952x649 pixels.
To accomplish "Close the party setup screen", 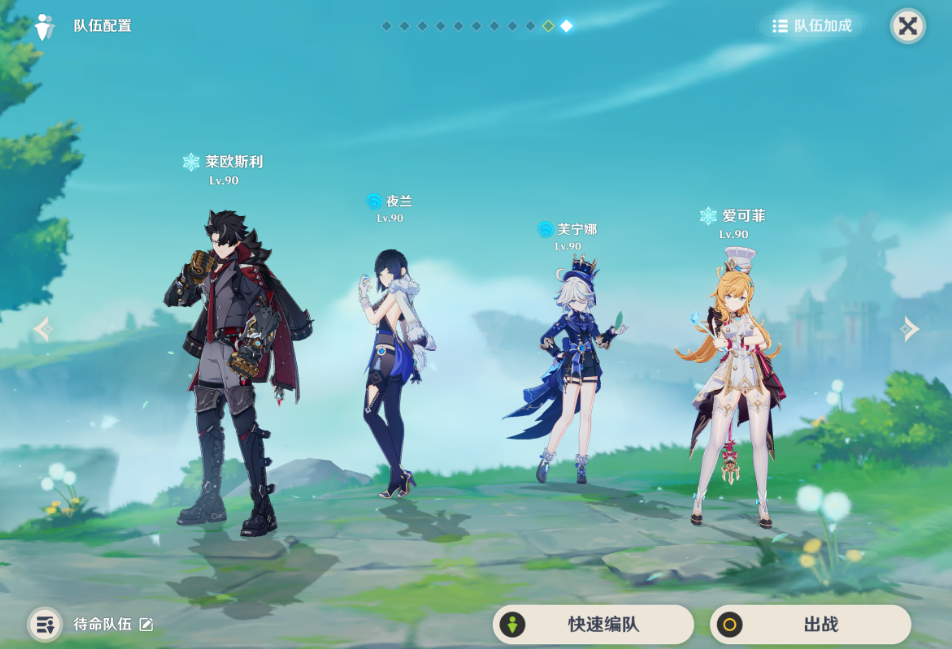I will [x=907, y=26].
